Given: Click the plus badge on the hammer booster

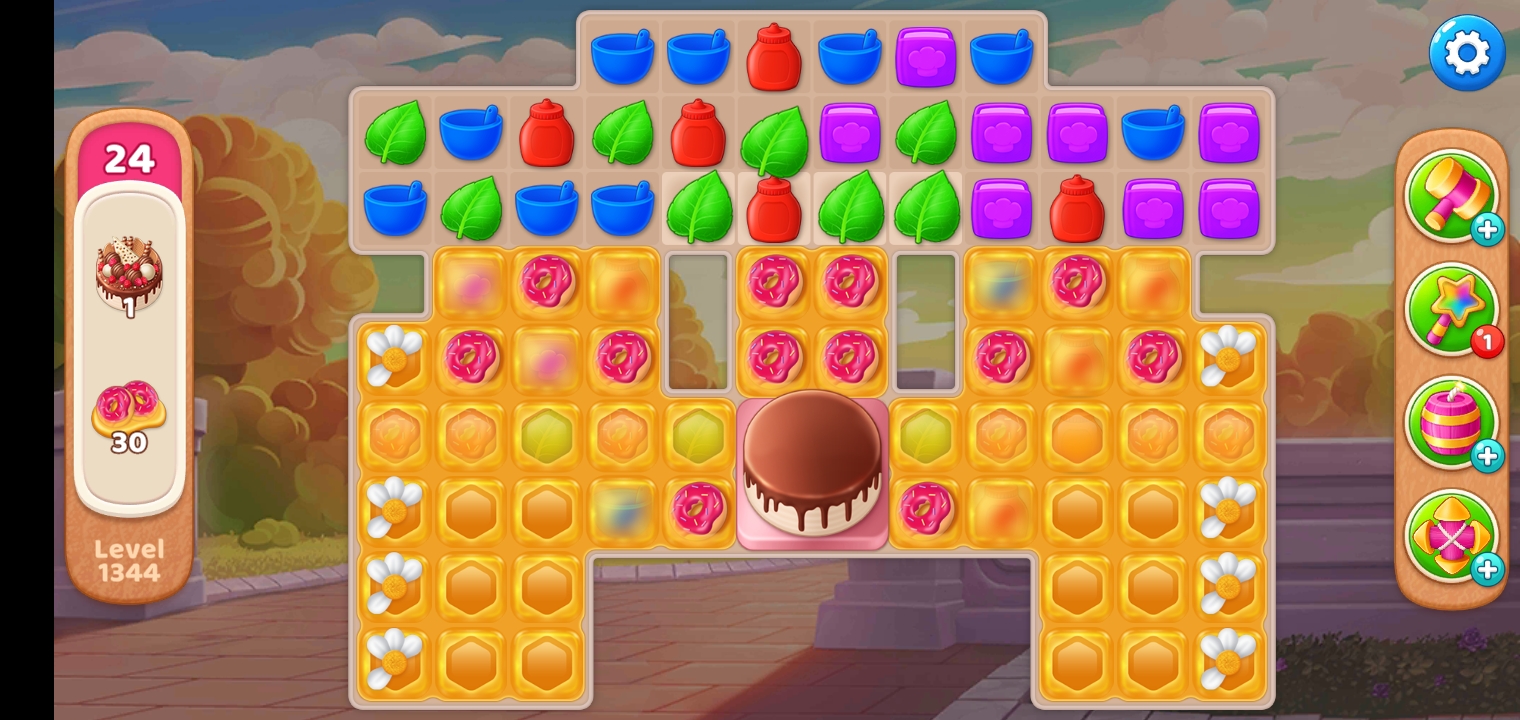Looking at the screenshot, I should pos(1487,230).
